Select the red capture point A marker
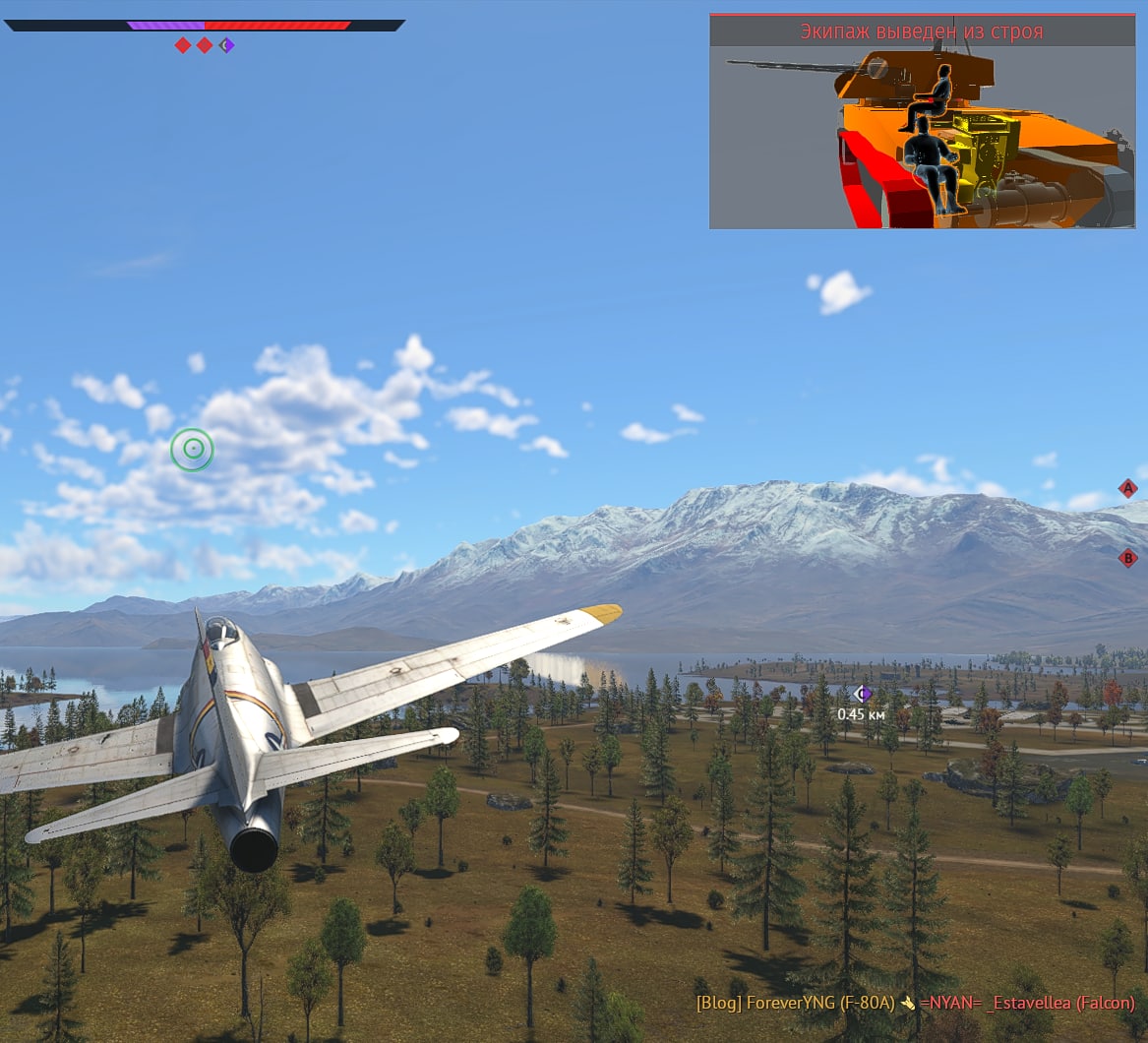Screen dimensions: 1148x1043 point(1128,488)
